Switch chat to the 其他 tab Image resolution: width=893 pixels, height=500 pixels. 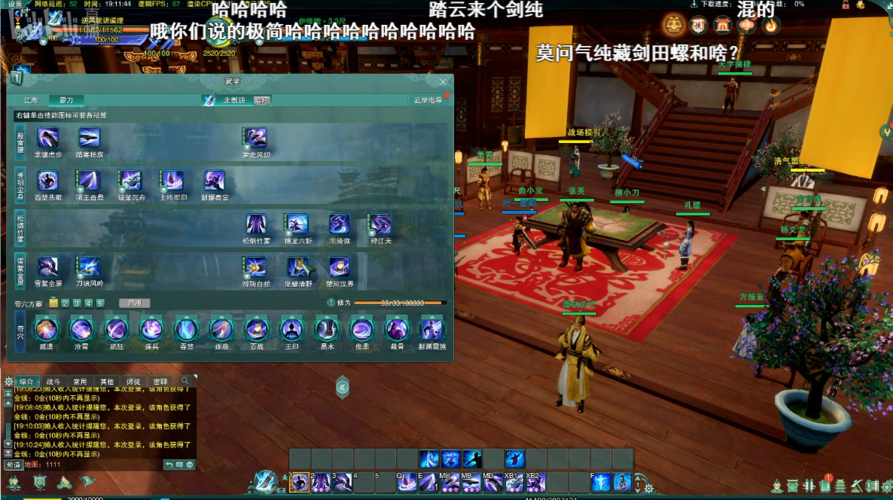coord(107,382)
